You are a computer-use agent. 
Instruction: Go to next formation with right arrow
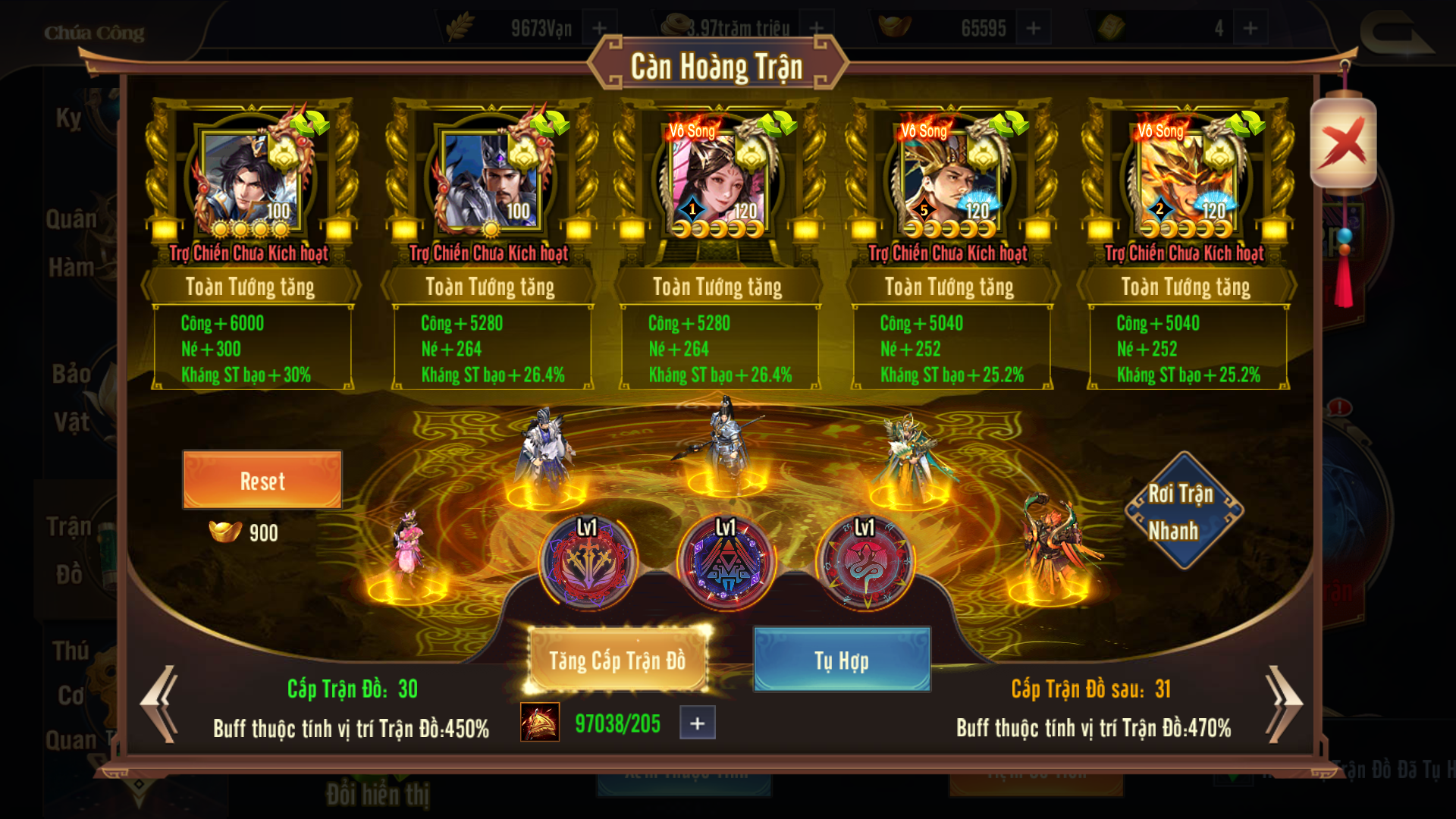[x=1283, y=704]
